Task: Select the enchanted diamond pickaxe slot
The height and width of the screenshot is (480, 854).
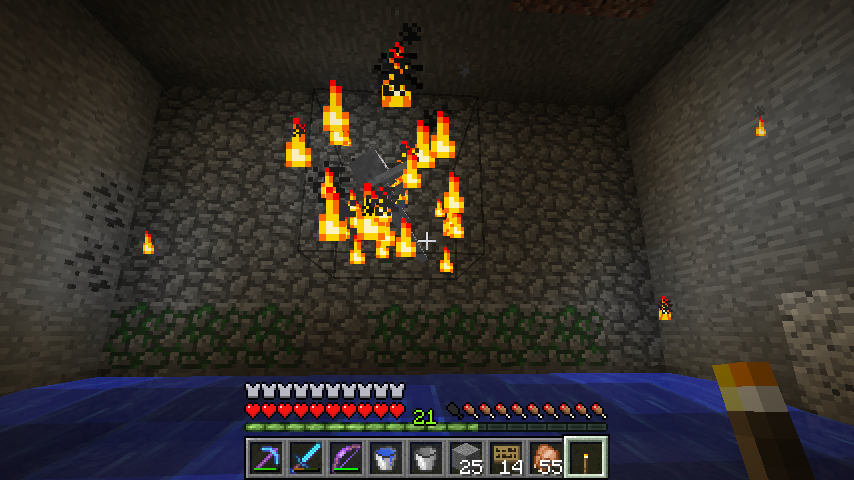Action: pos(266,457)
